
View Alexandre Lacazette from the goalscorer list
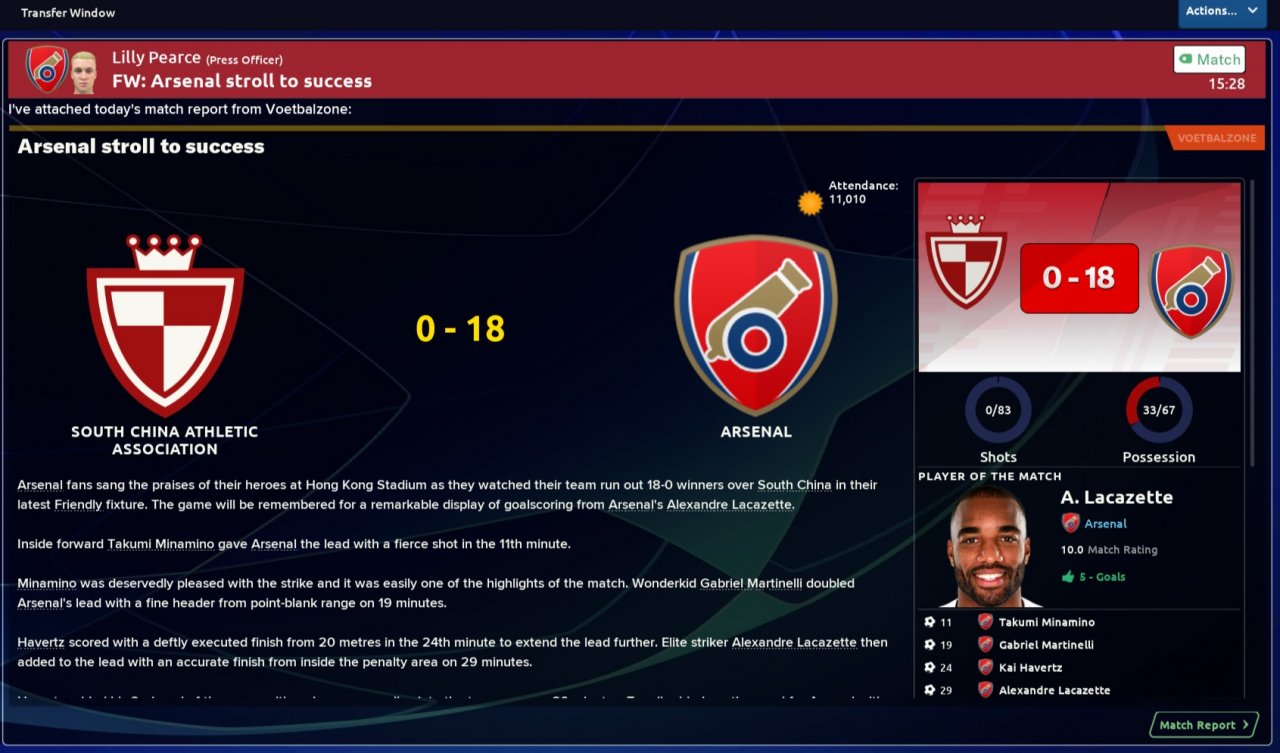[x=1054, y=690]
